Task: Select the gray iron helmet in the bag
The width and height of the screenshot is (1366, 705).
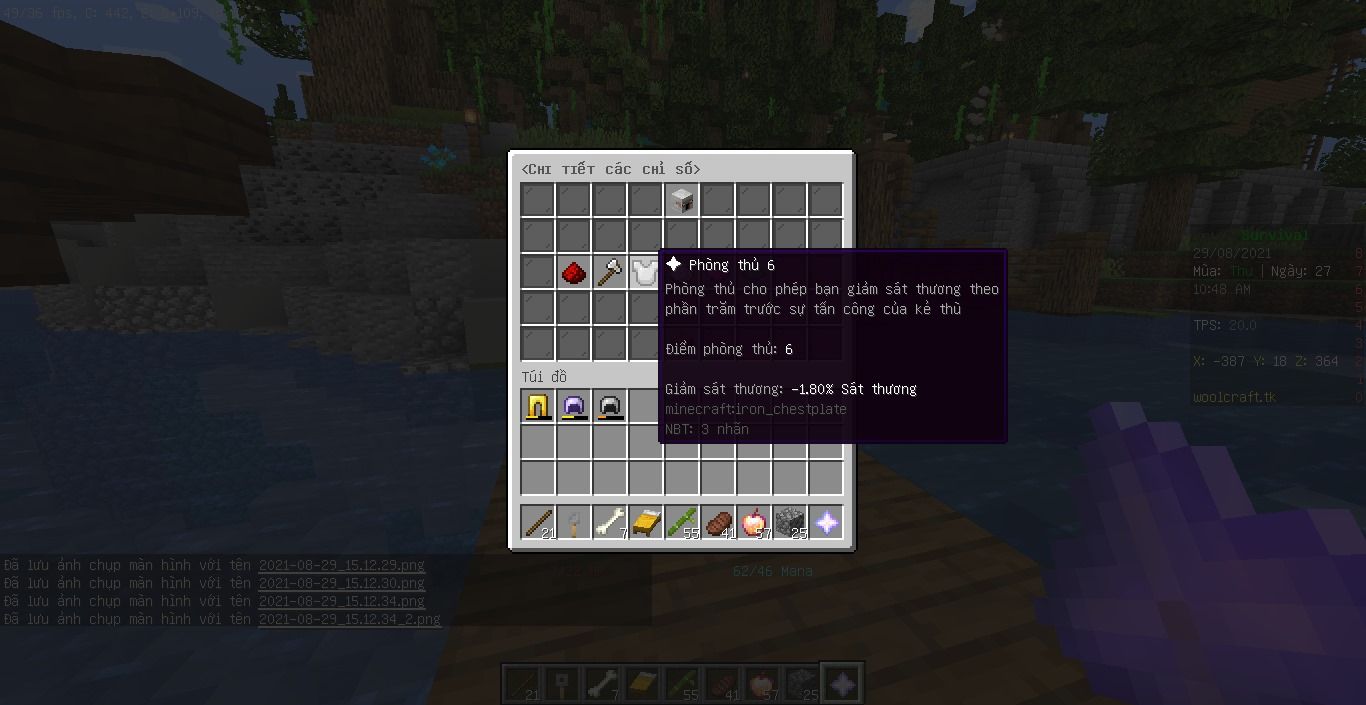Action: point(610,407)
